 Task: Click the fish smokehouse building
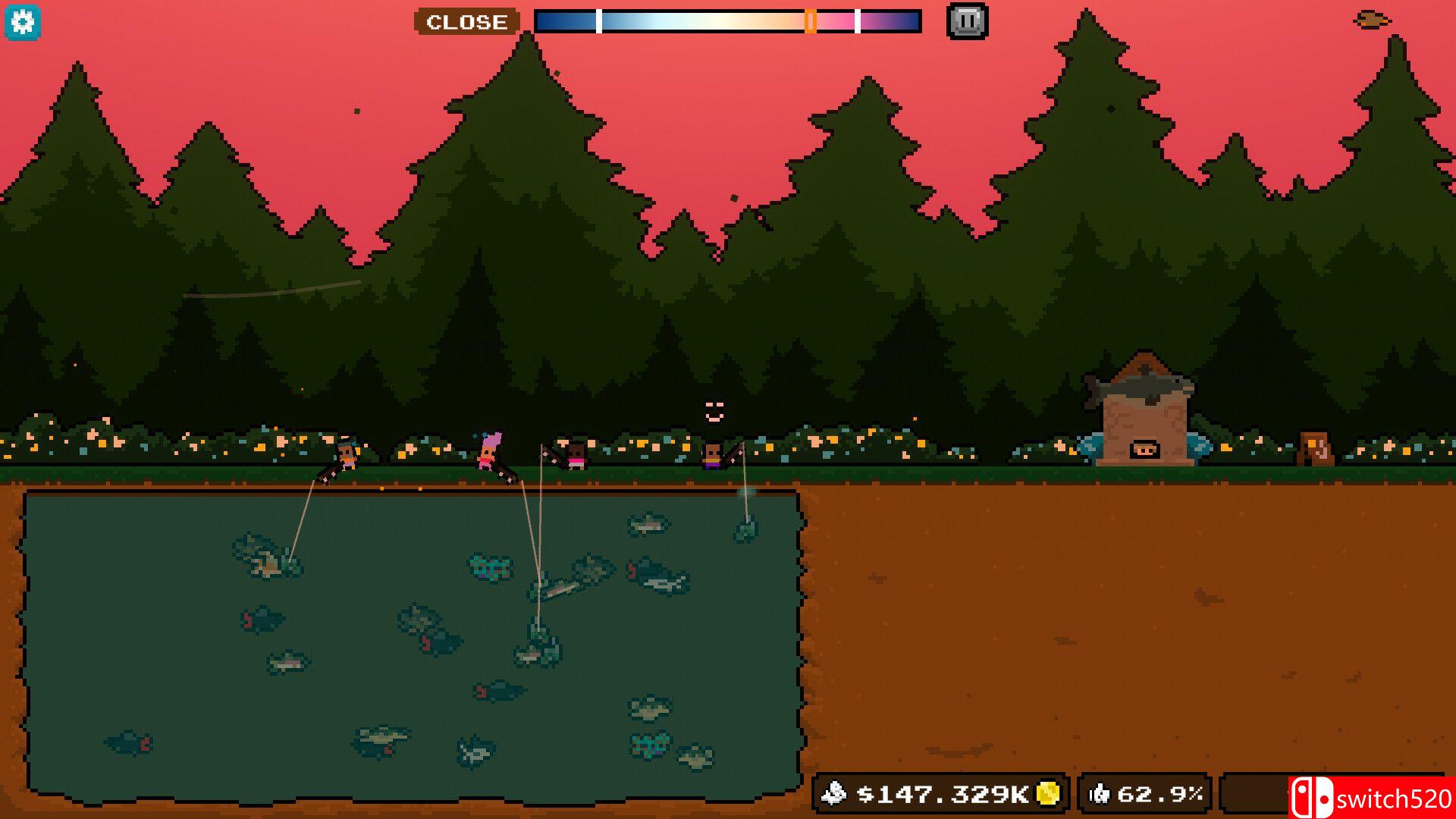(1145, 413)
